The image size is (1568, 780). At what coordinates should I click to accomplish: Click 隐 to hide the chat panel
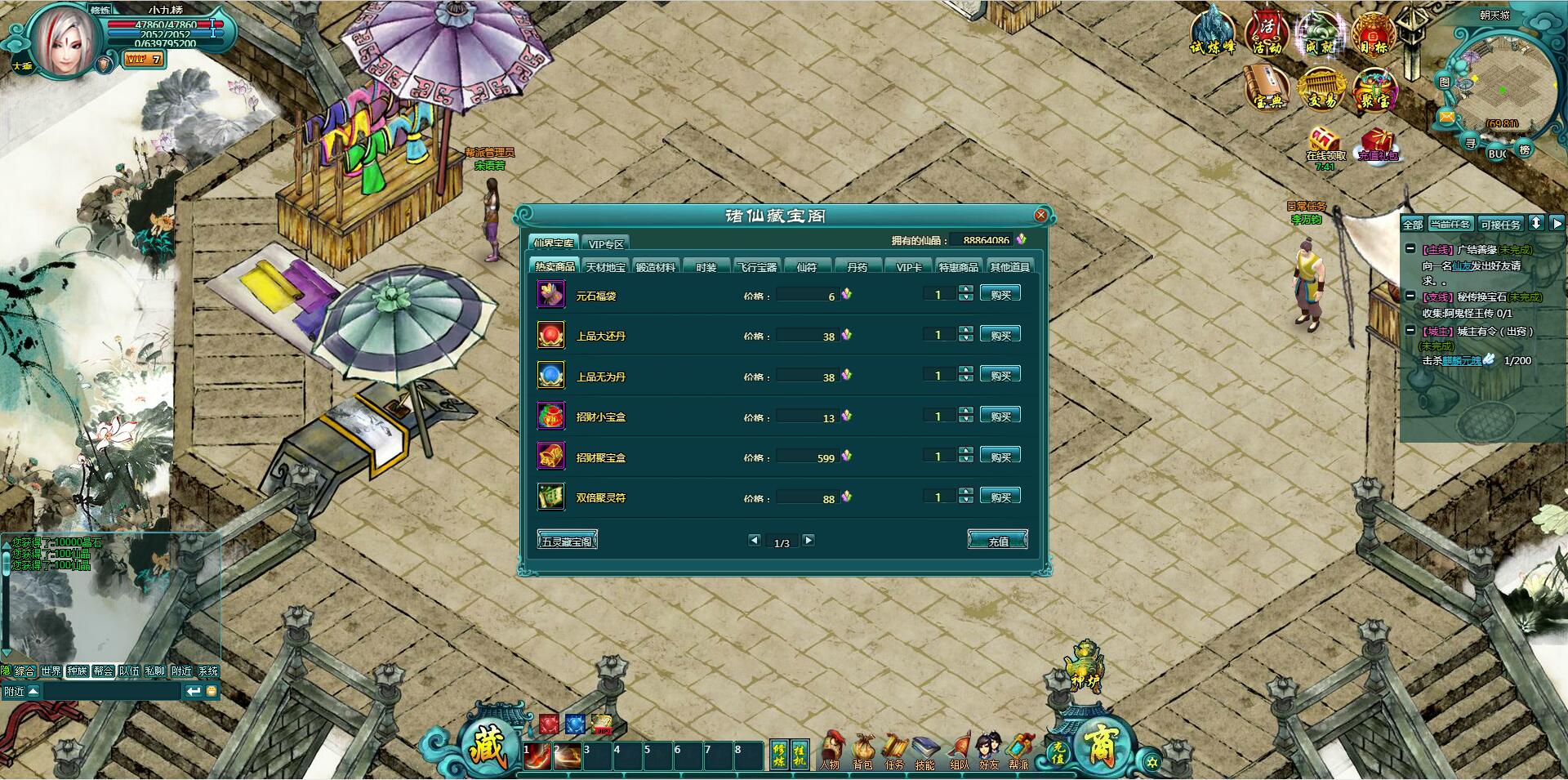click(8, 671)
